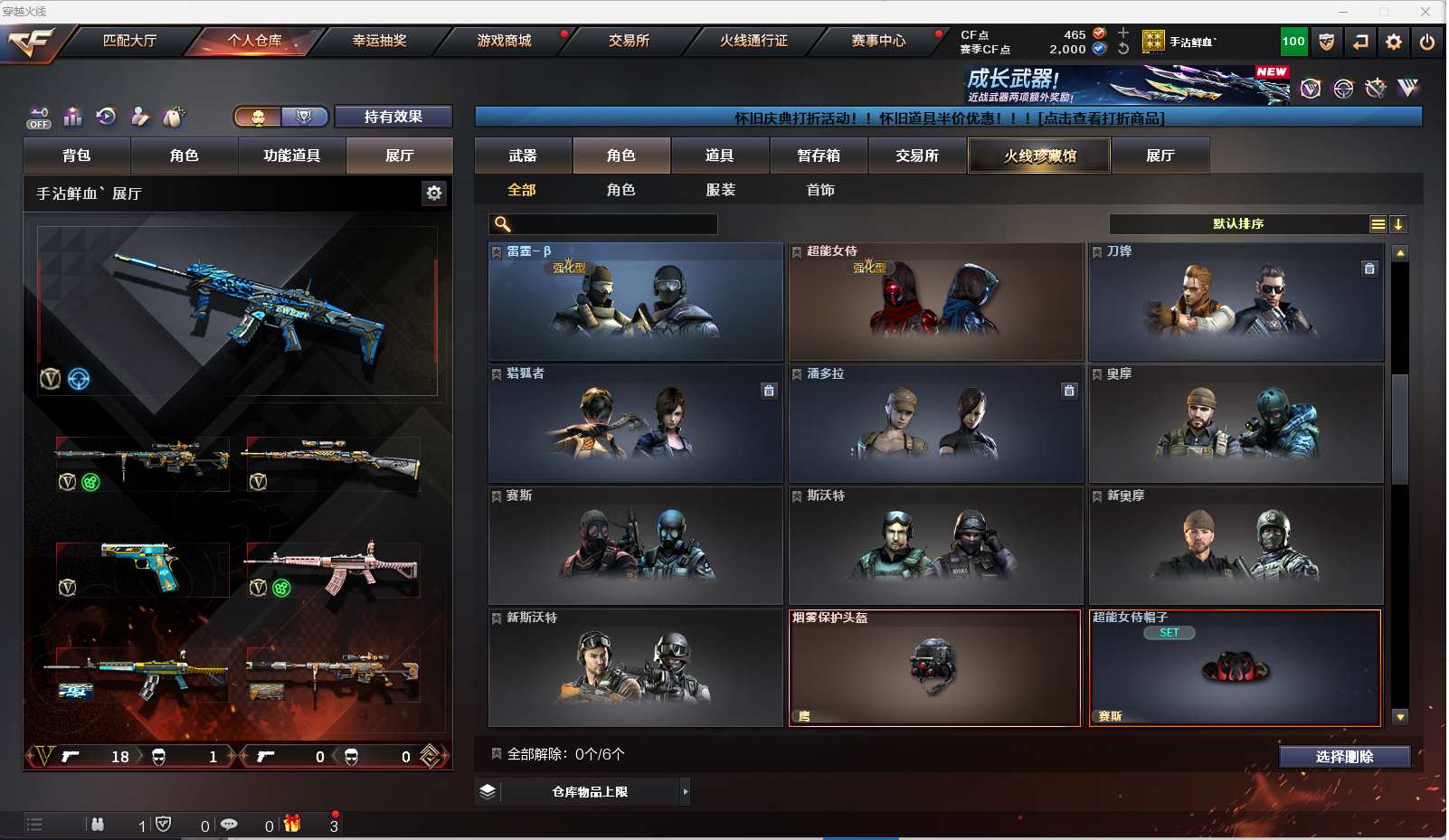Switch to the 武器 weapons tab
Screen dimensions: 1449x840
coord(523,156)
